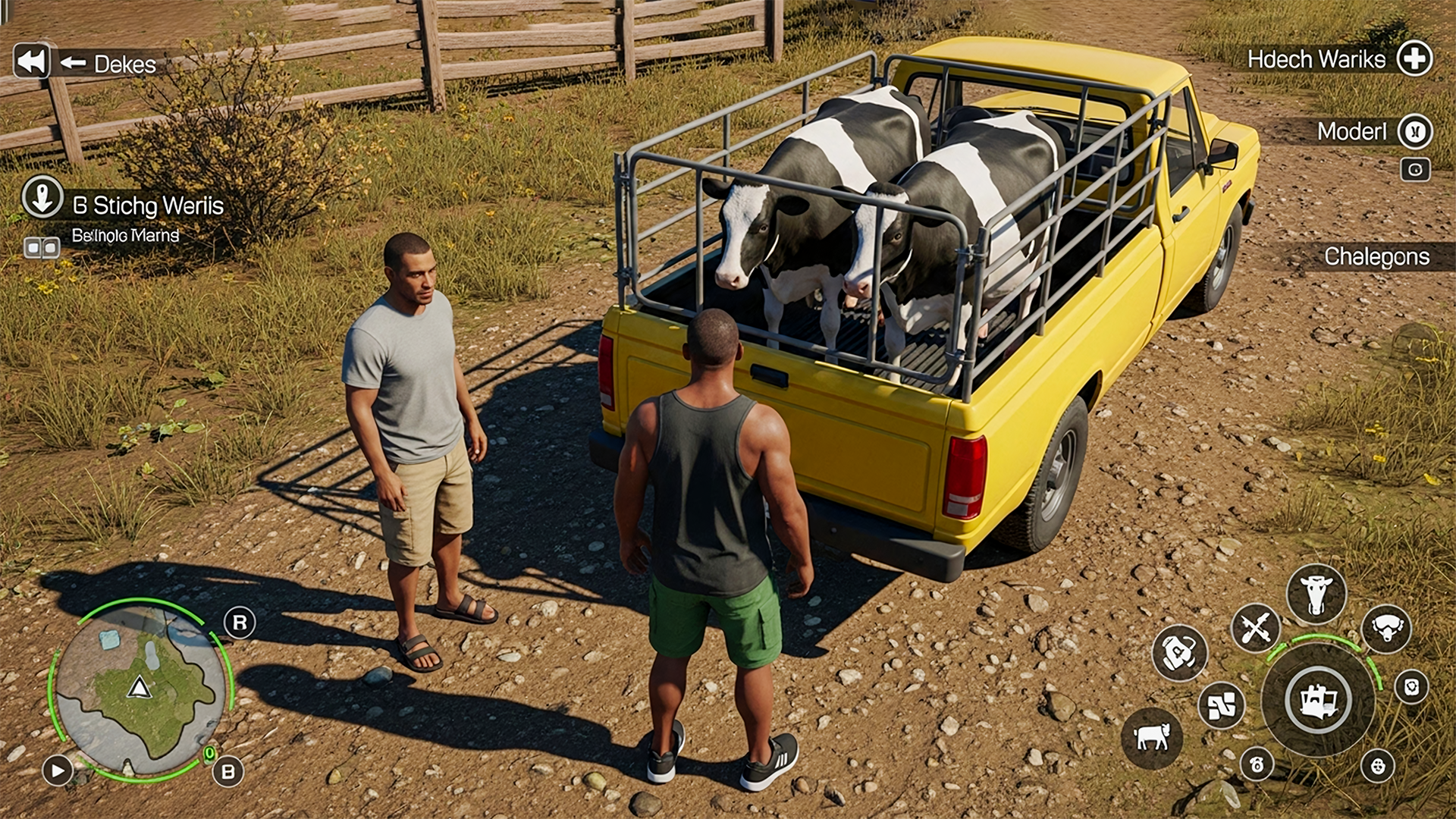Open the dual-square indicator under Belnolo Marns

[44, 246]
